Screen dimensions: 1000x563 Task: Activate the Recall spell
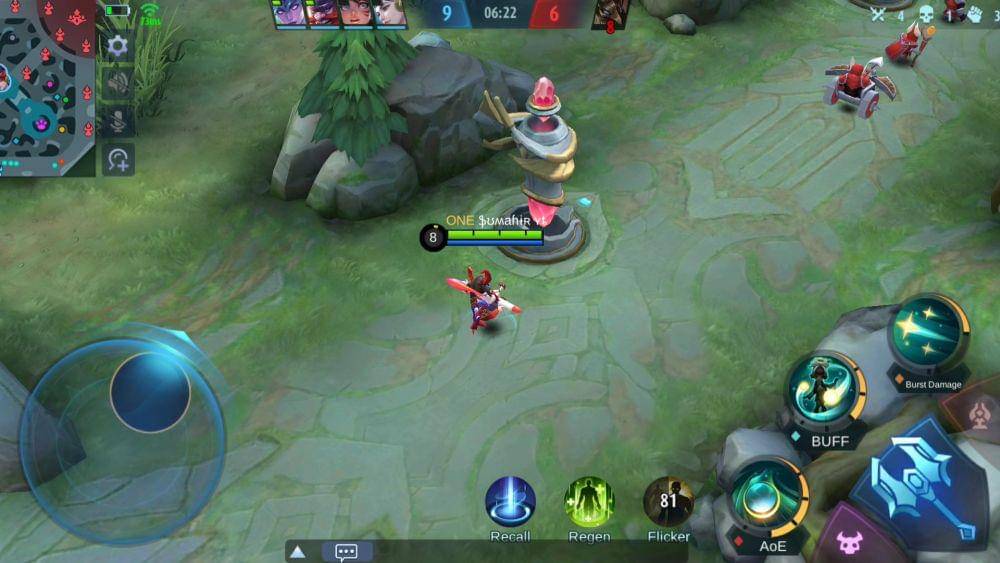510,501
